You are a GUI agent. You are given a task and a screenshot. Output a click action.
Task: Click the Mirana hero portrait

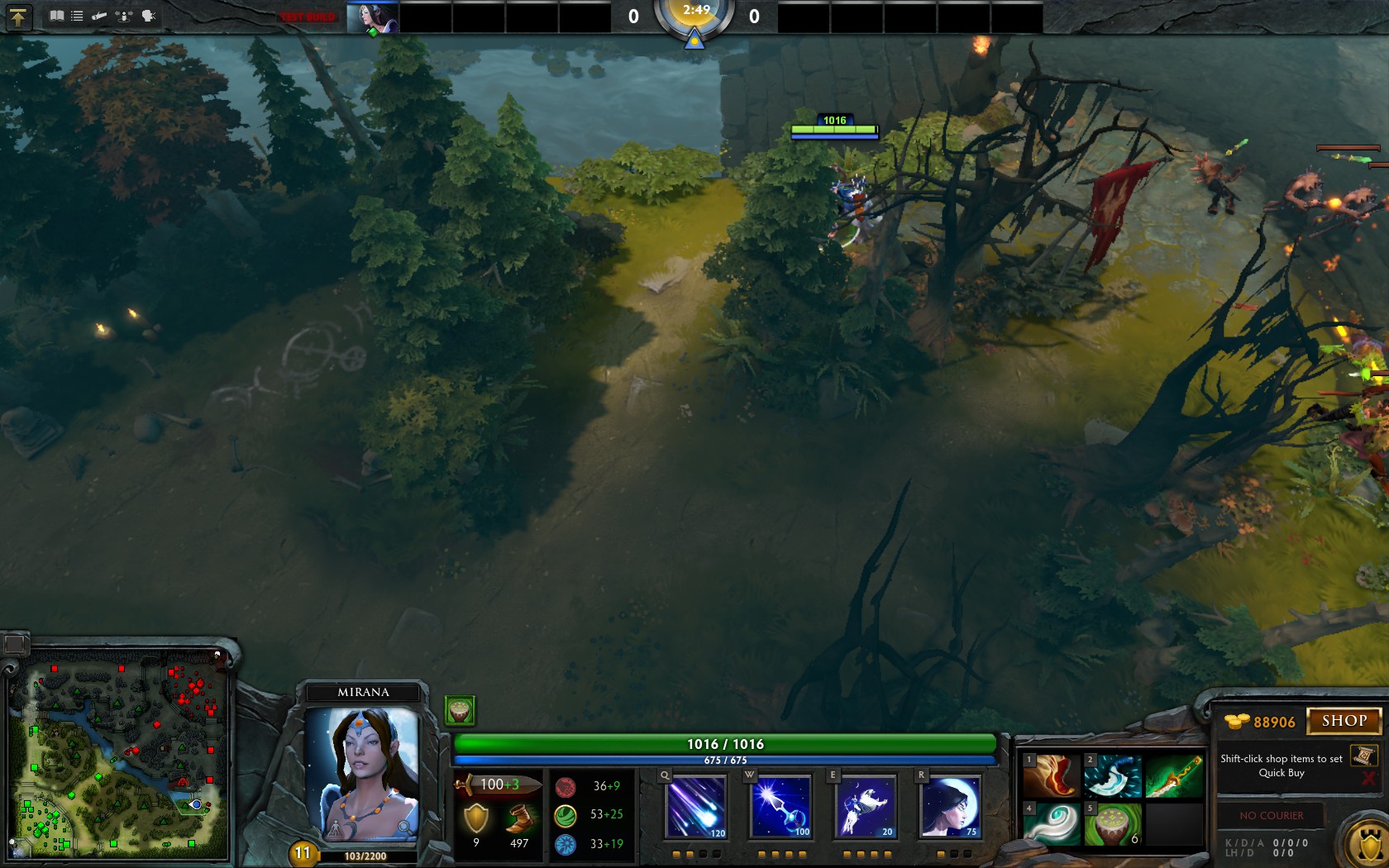363,773
